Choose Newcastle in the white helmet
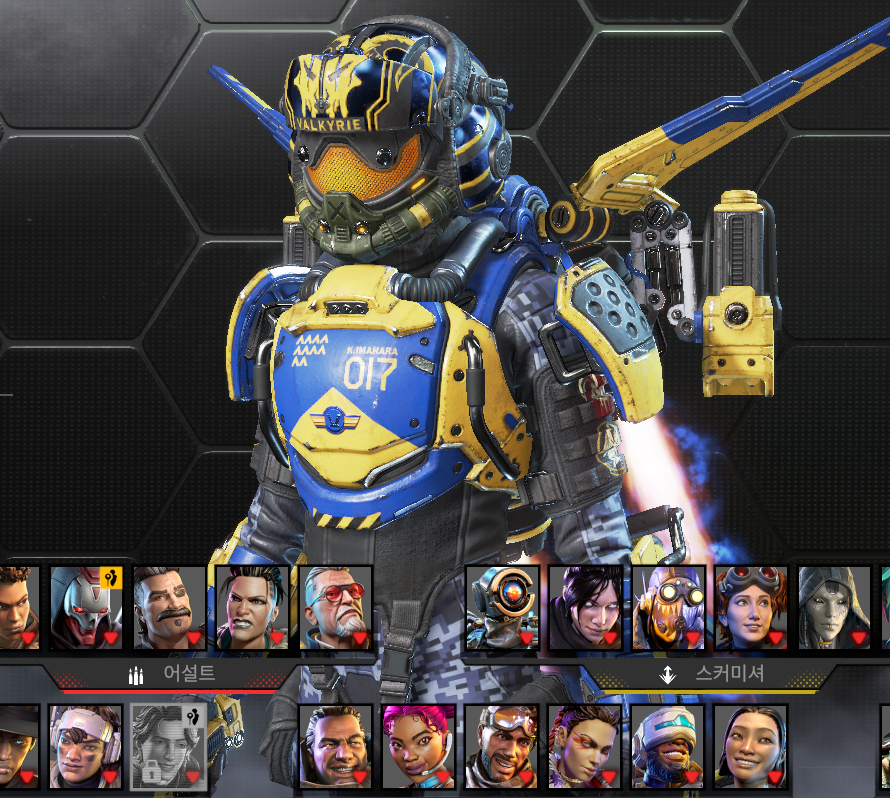This screenshot has width=890, height=798. coord(667,746)
